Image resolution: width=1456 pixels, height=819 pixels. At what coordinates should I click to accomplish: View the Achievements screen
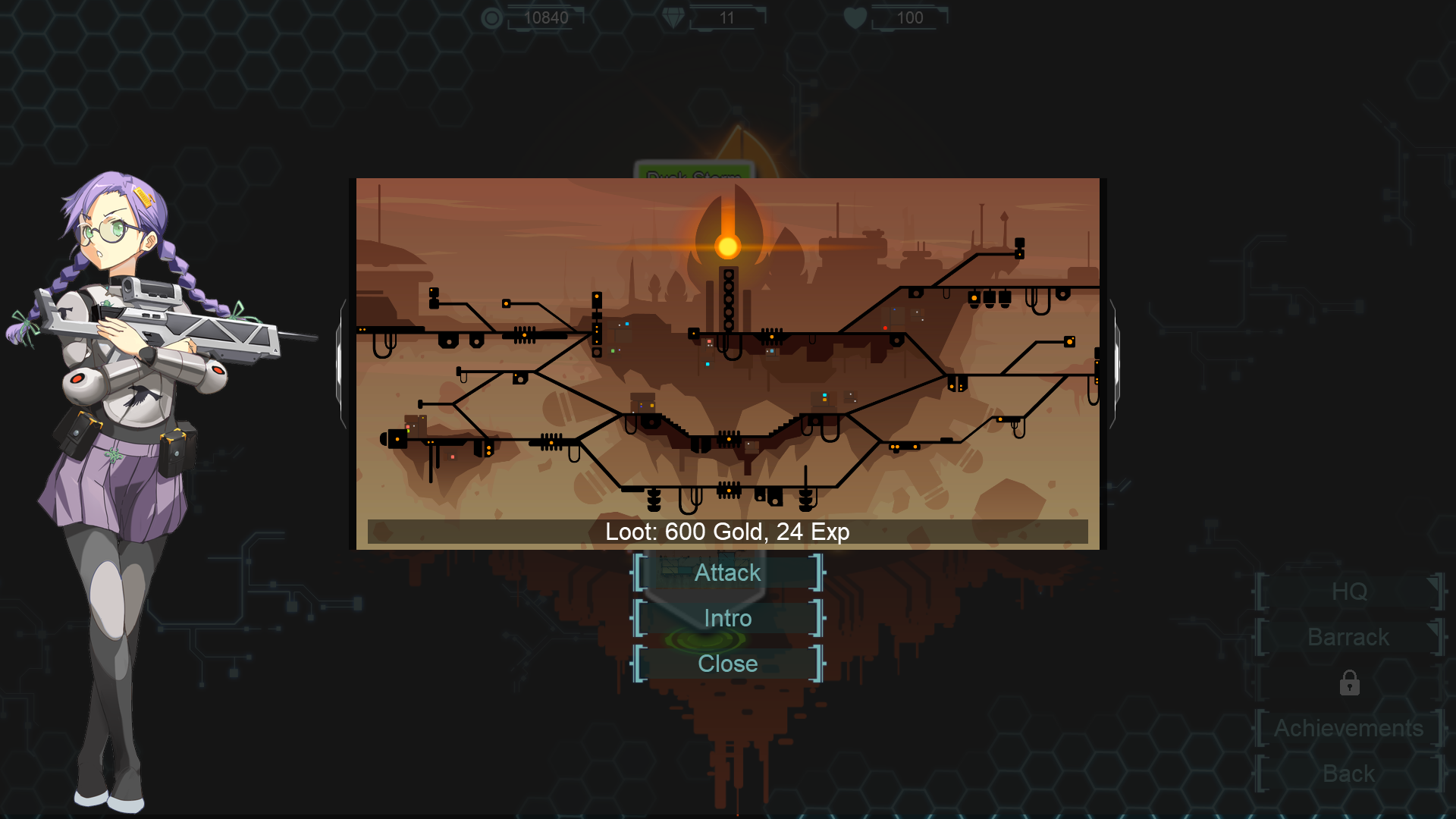coord(1348,728)
